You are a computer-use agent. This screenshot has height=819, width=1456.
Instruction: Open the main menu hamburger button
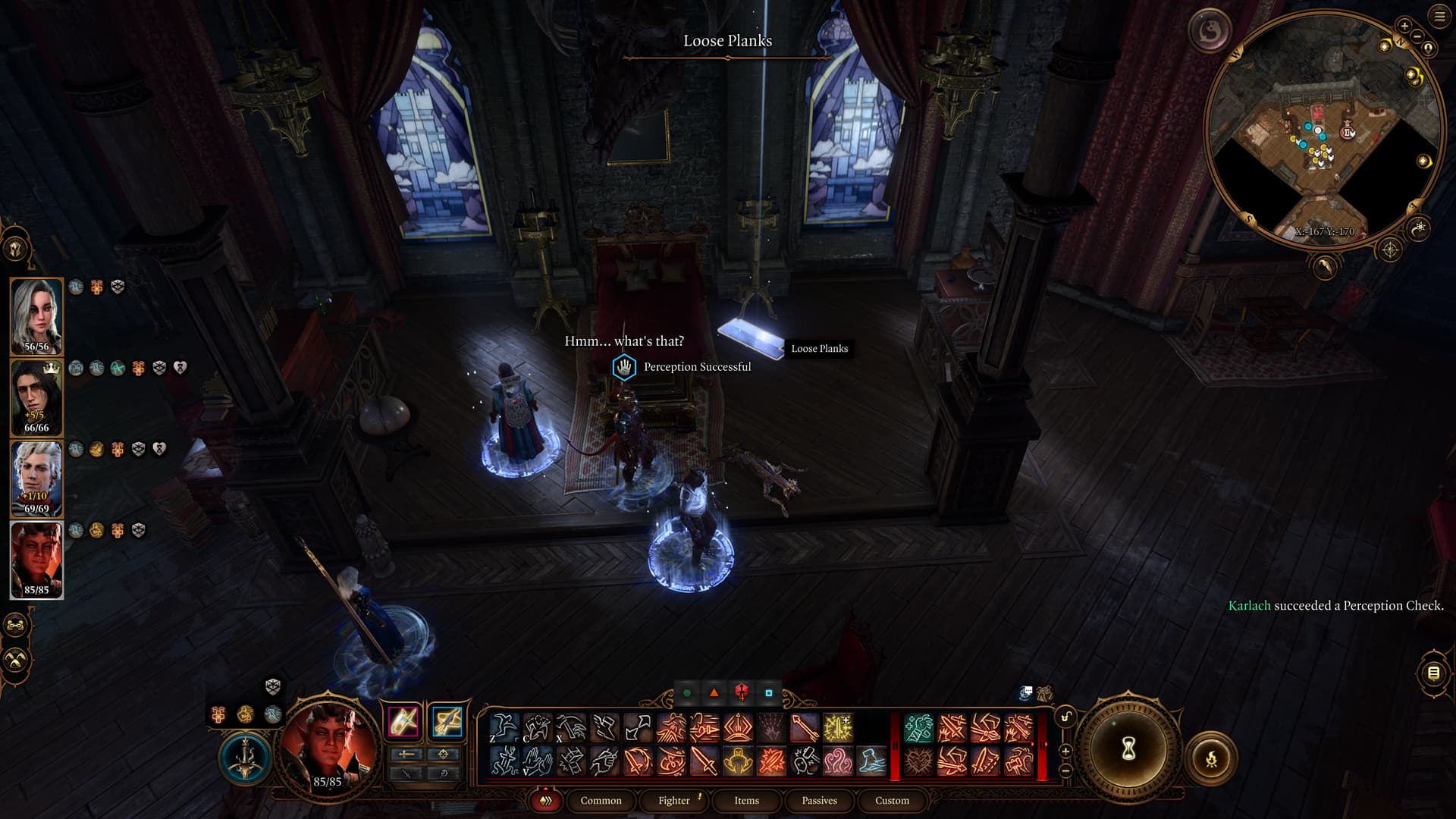pyautogui.click(x=1439, y=17)
